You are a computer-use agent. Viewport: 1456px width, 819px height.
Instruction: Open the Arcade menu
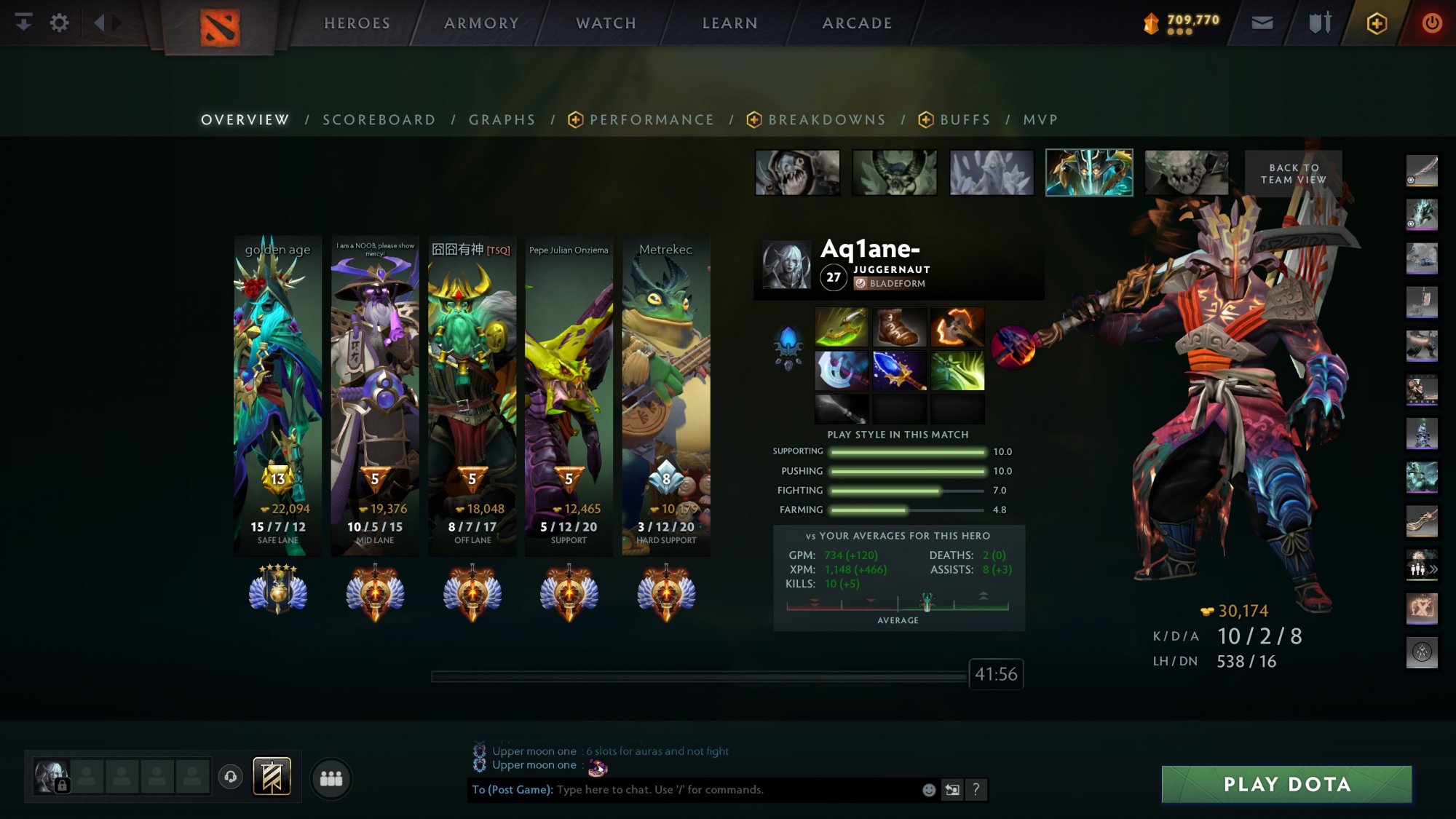(x=857, y=23)
